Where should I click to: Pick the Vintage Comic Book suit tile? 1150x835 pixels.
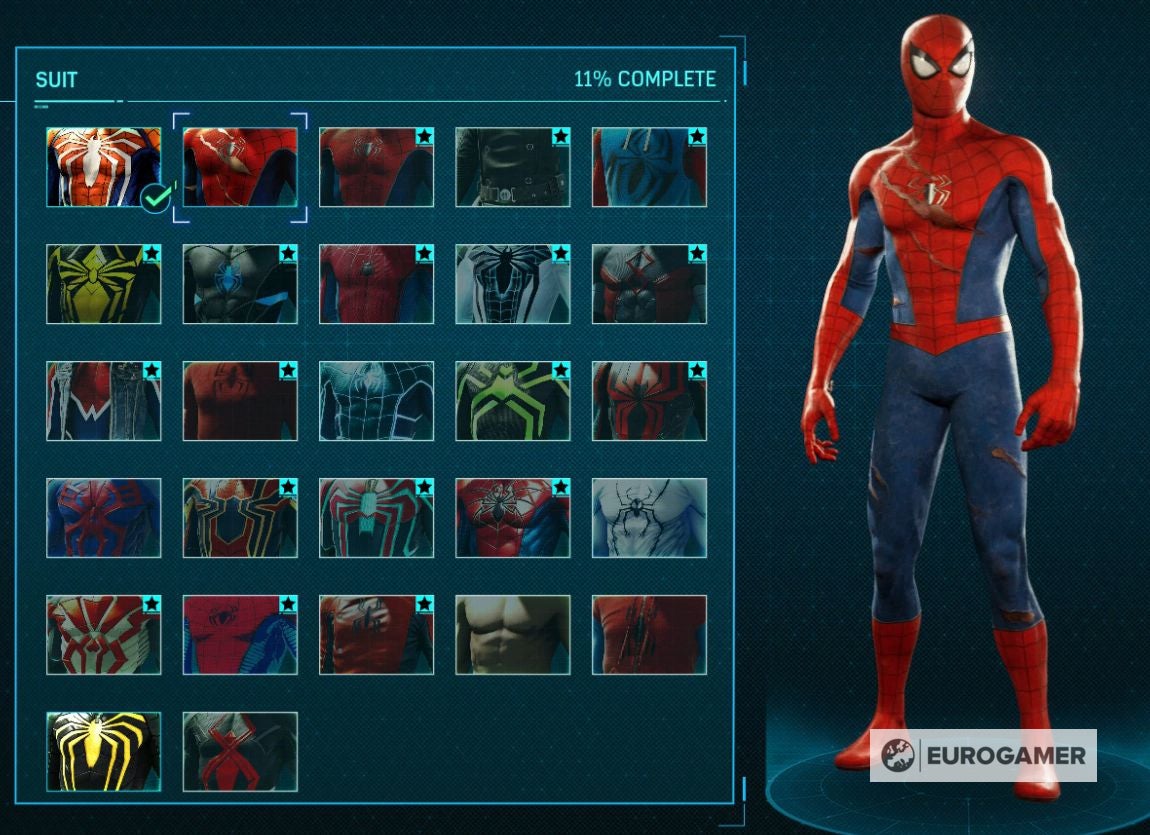240,635
